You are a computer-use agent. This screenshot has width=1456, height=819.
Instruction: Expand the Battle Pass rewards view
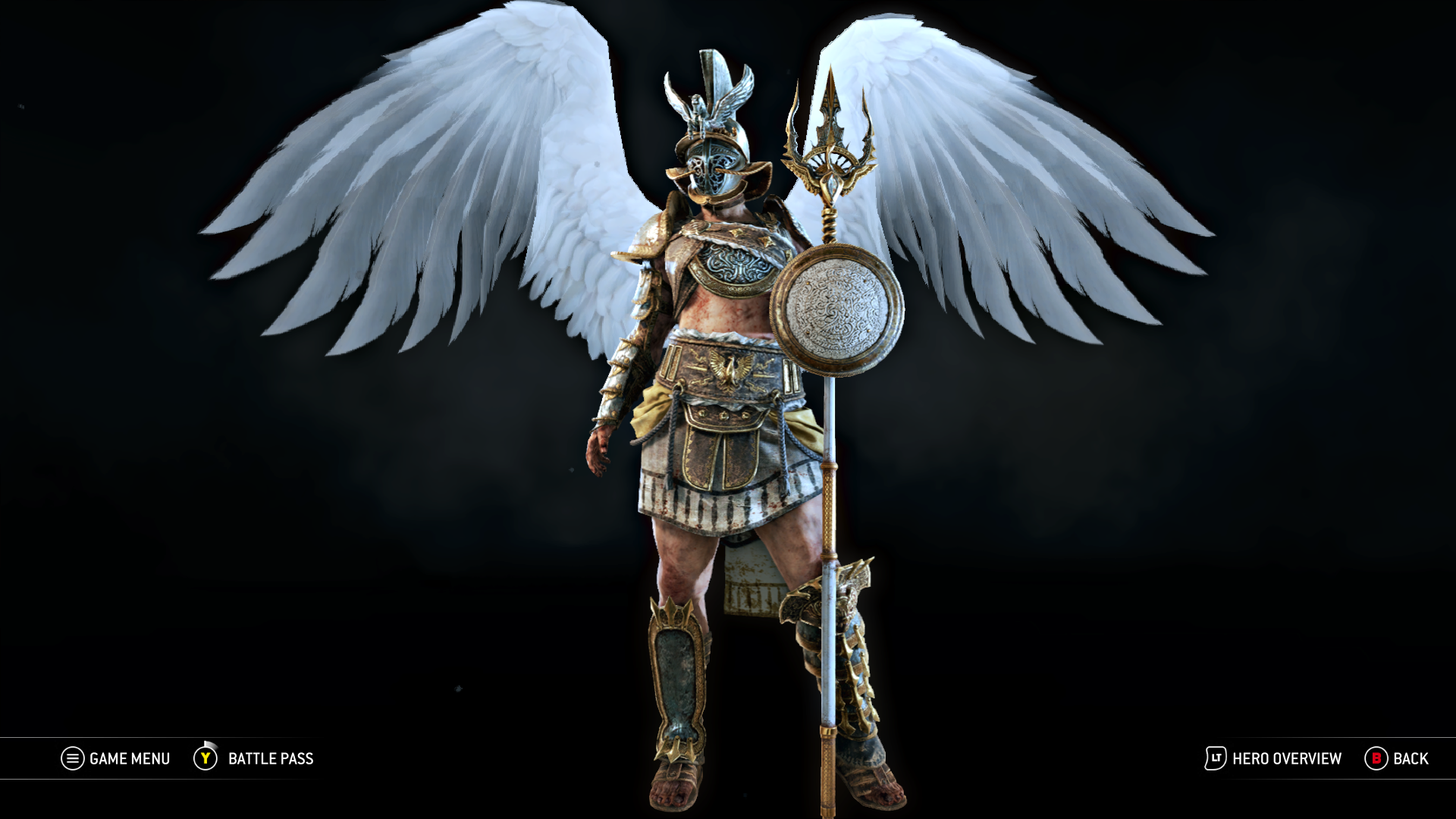[x=269, y=758]
